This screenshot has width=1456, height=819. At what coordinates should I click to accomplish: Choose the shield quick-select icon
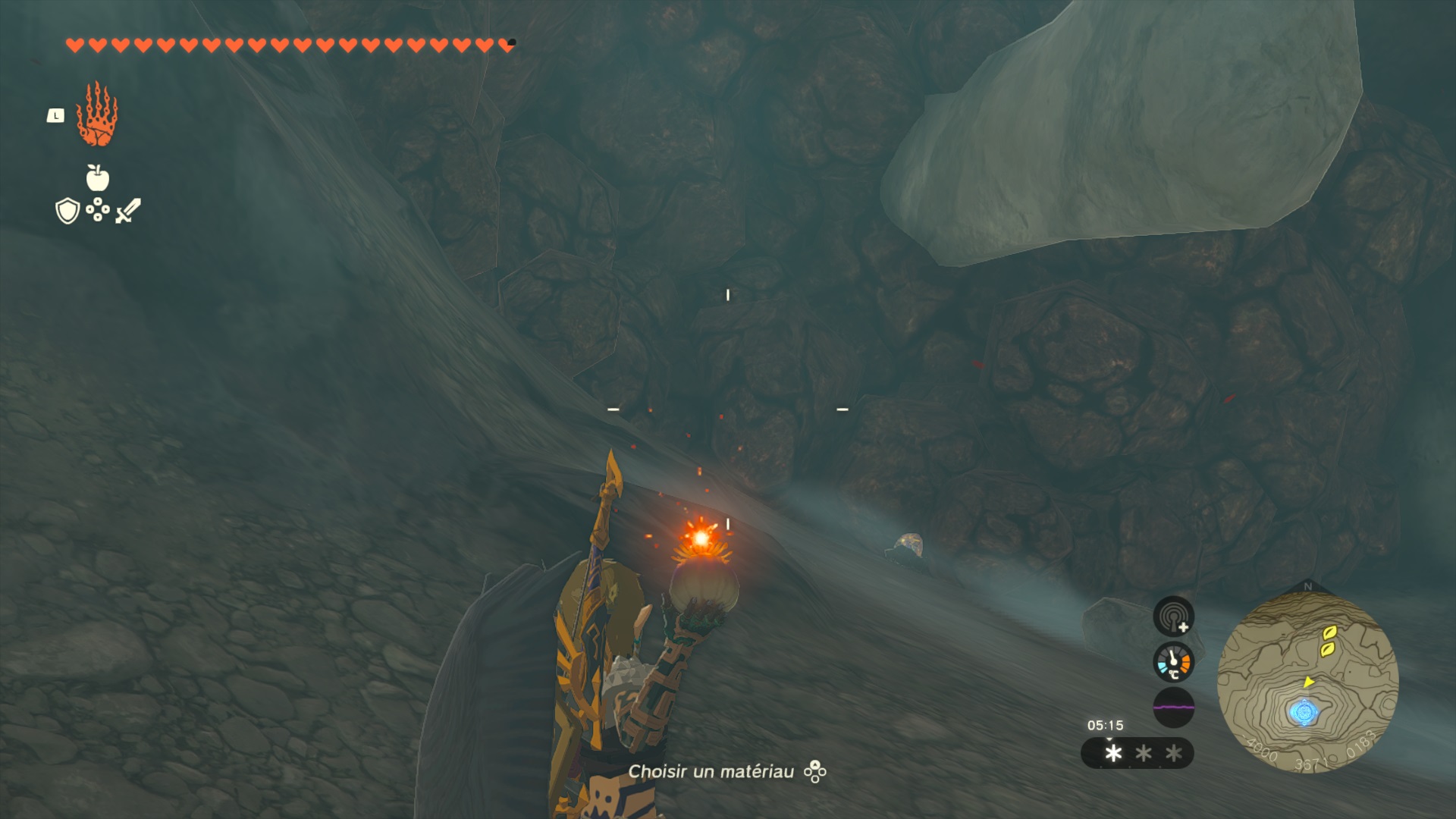coord(67,211)
